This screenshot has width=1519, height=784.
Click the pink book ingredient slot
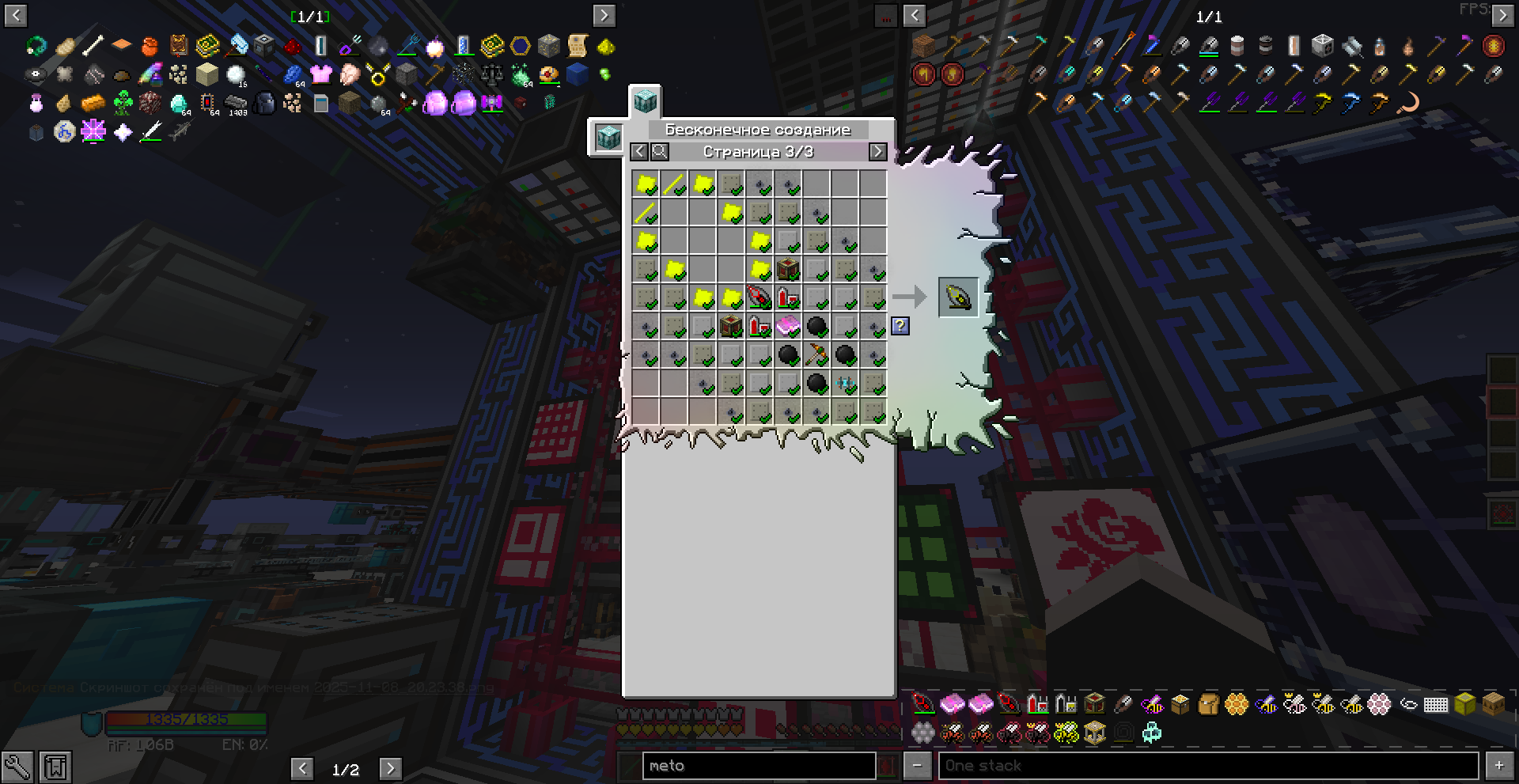coord(788,326)
